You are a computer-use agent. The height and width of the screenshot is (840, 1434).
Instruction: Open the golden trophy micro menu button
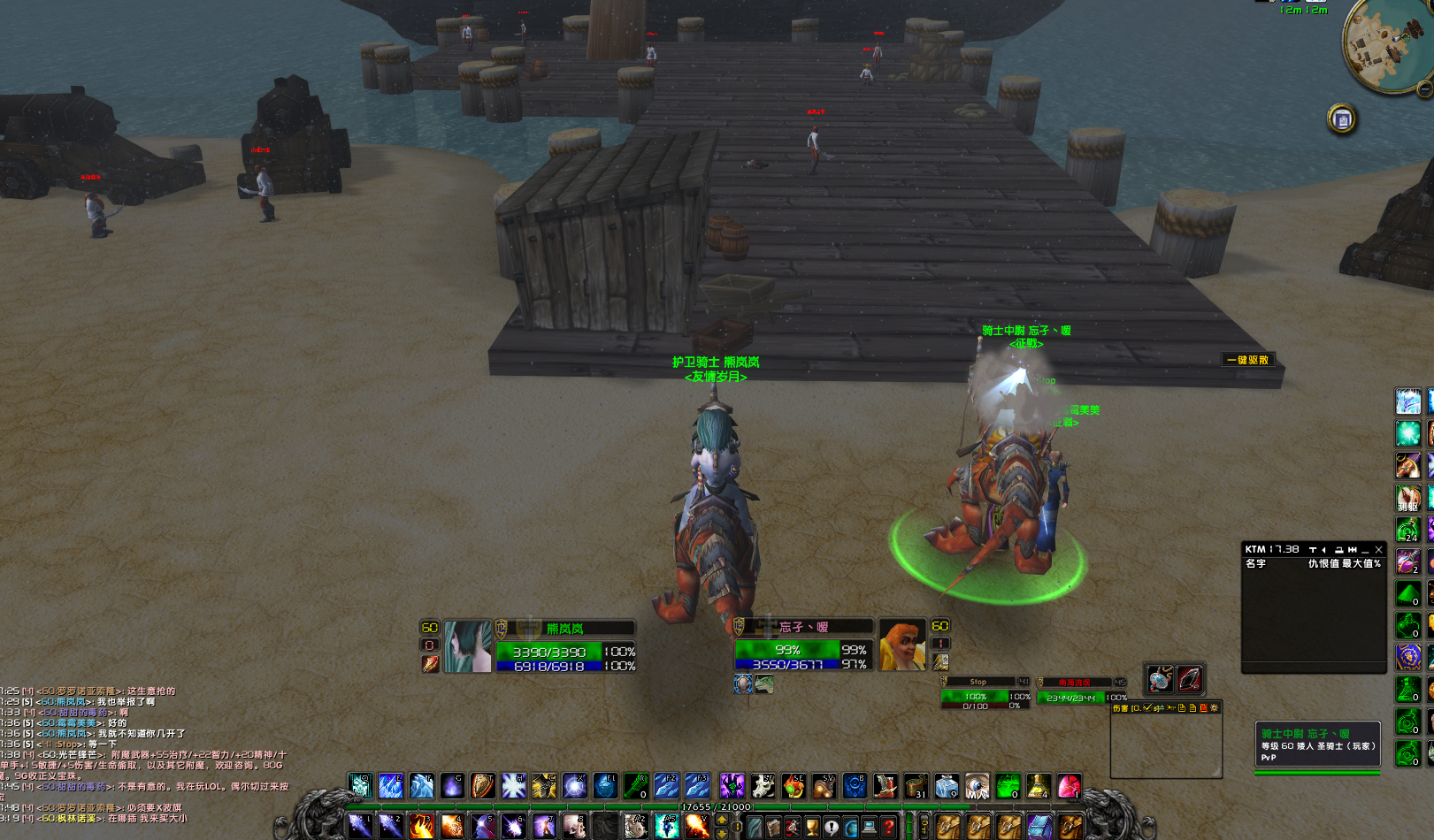pos(811,828)
